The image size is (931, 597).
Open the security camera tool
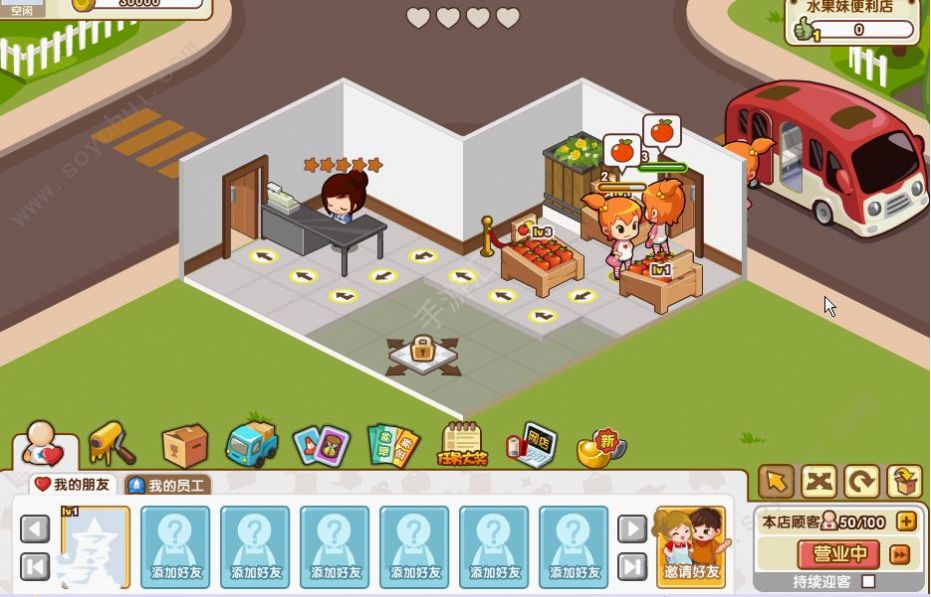pos(111,443)
